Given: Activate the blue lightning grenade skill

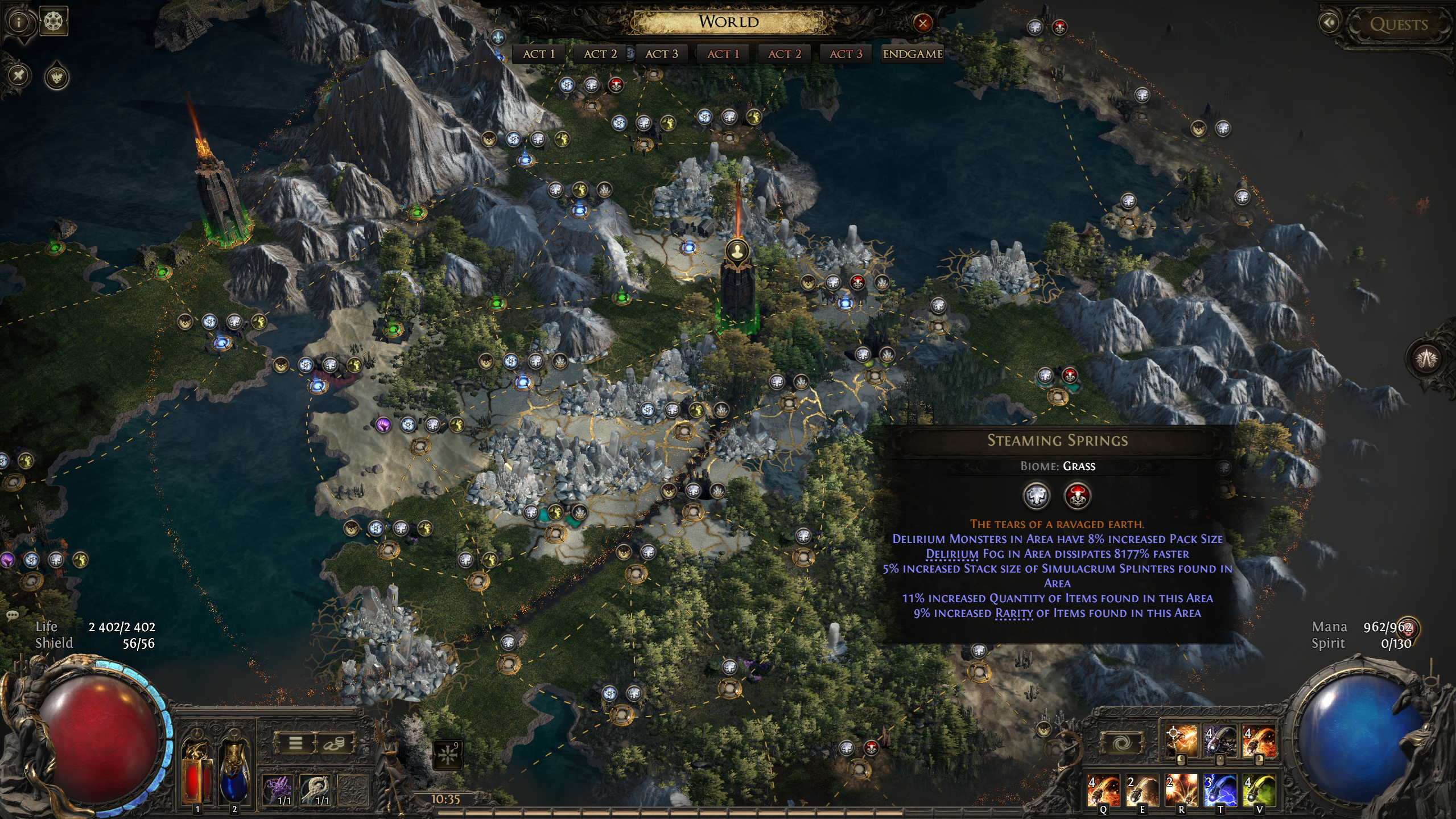Looking at the screenshot, I should click(1220, 789).
